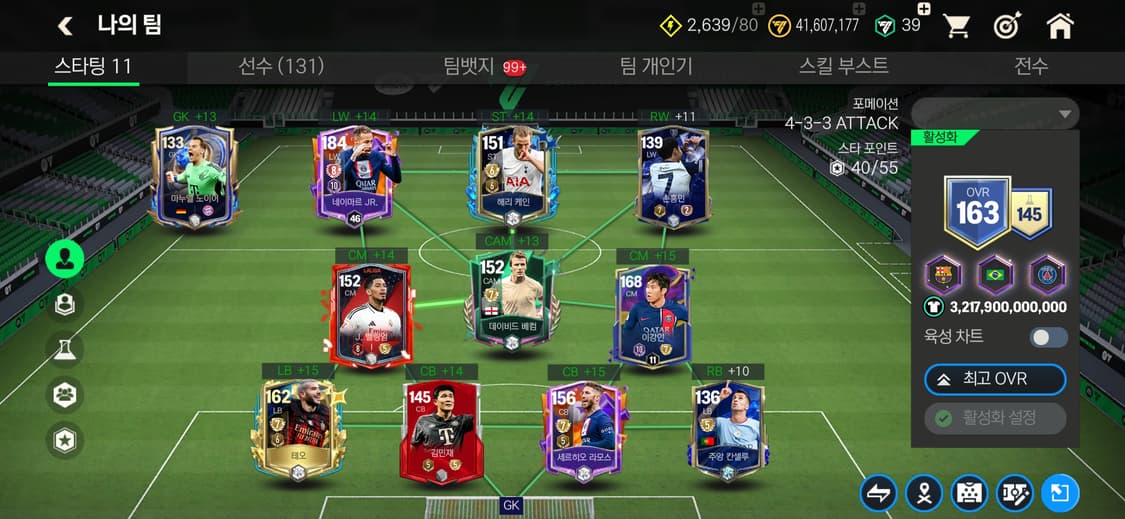Open the 스킬 부스트 tab
The width and height of the screenshot is (1125, 519).
pyautogui.click(x=843, y=67)
